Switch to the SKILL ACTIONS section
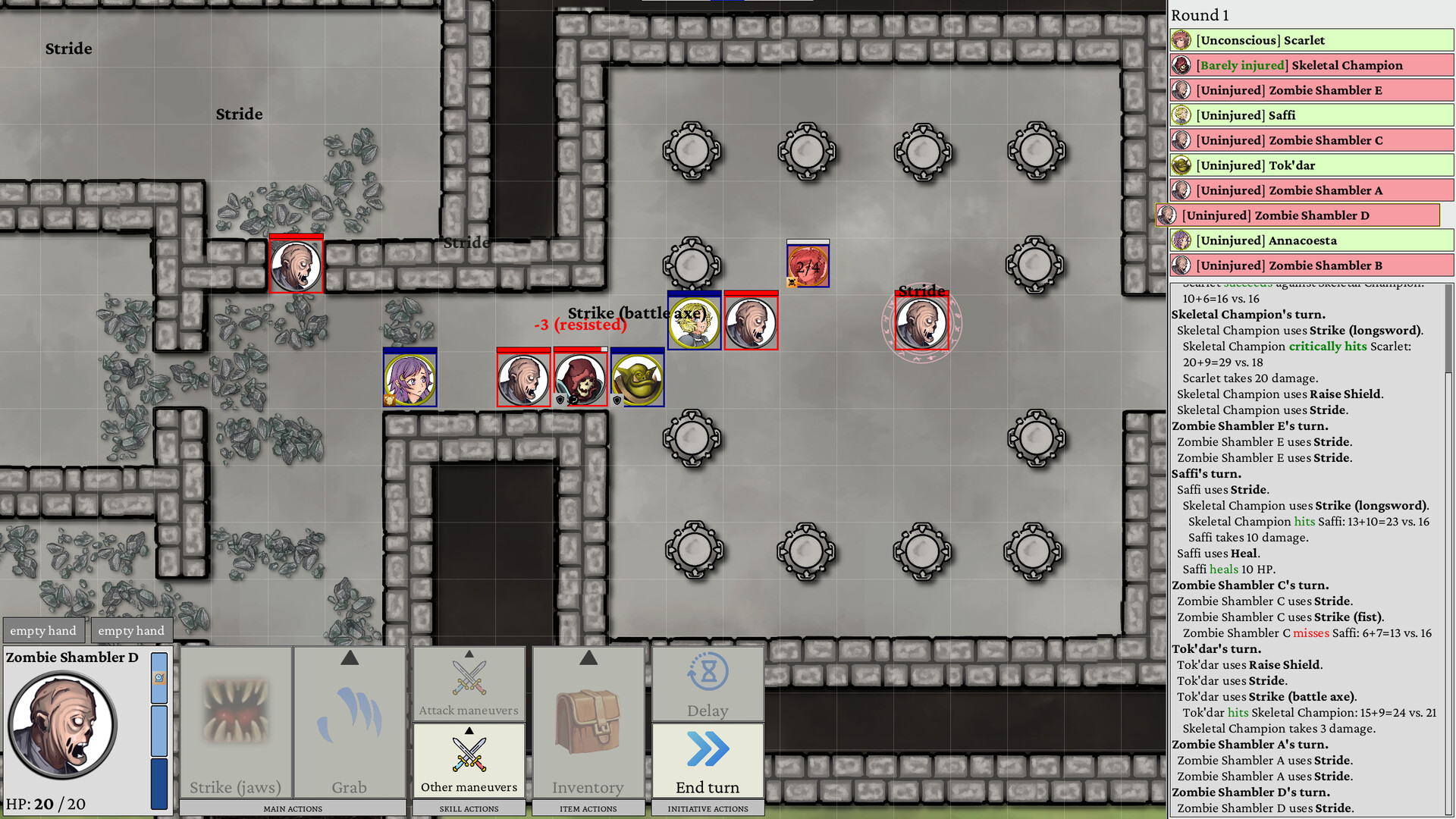1456x819 pixels. pyautogui.click(x=468, y=808)
